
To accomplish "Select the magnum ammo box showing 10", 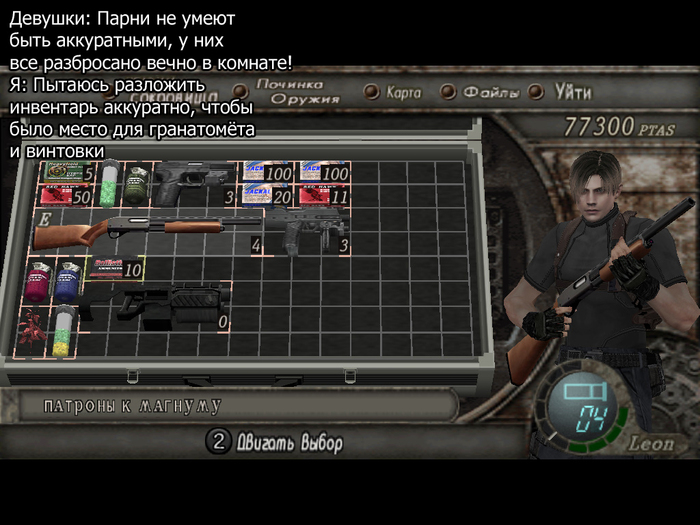I will pyautogui.click(x=114, y=268).
